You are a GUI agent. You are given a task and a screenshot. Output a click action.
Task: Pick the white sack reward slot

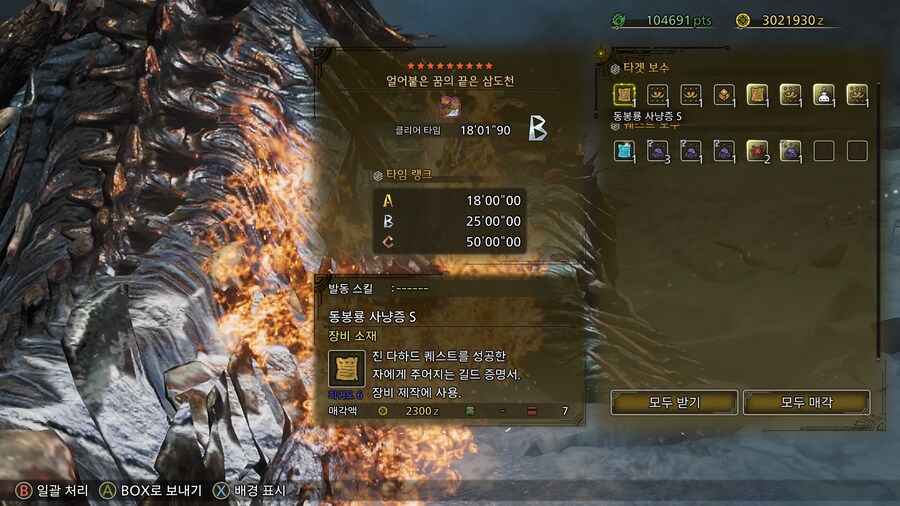tap(823, 94)
